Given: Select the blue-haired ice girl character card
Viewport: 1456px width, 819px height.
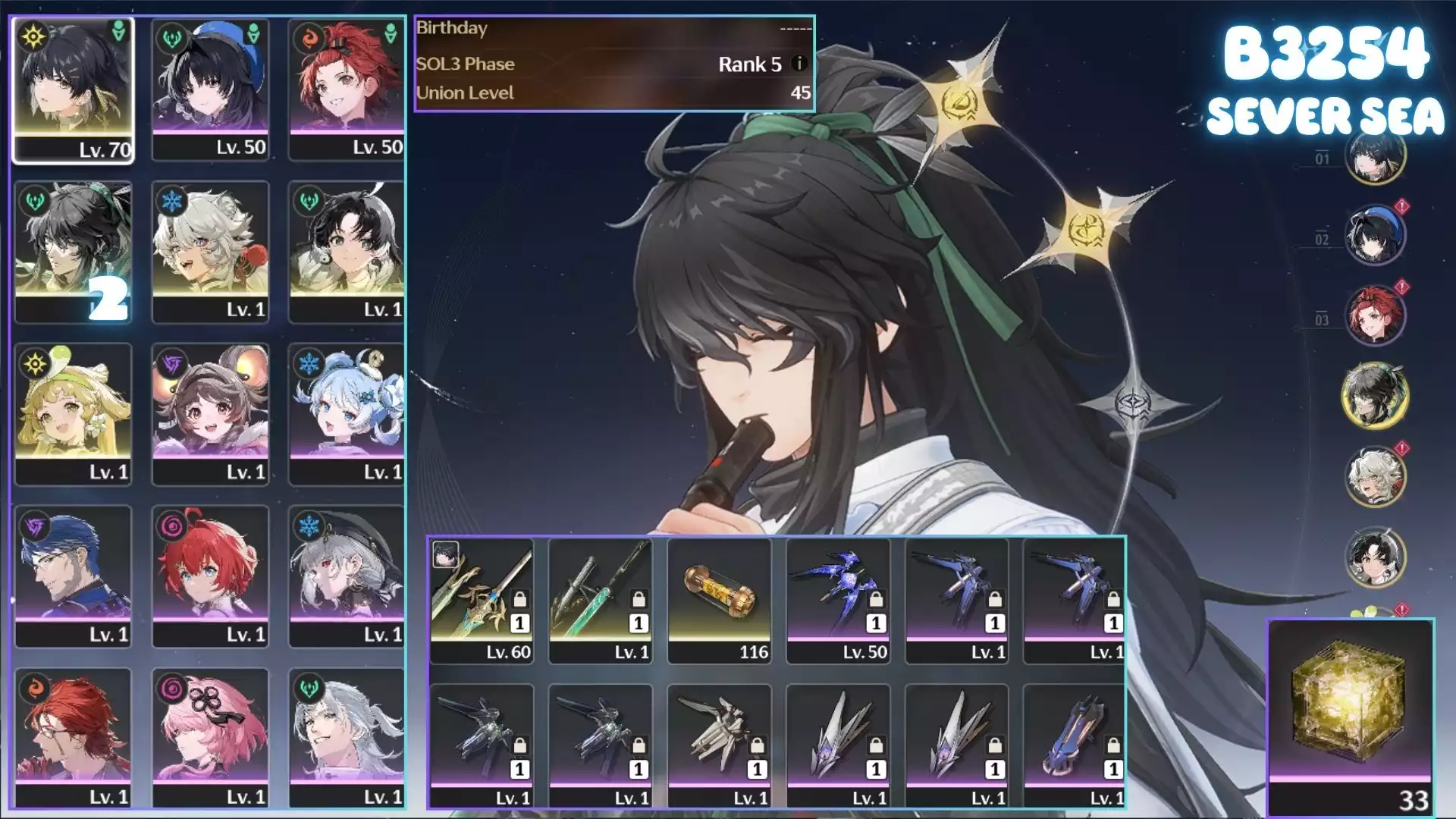Looking at the screenshot, I should pyautogui.click(x=347, y=414).
